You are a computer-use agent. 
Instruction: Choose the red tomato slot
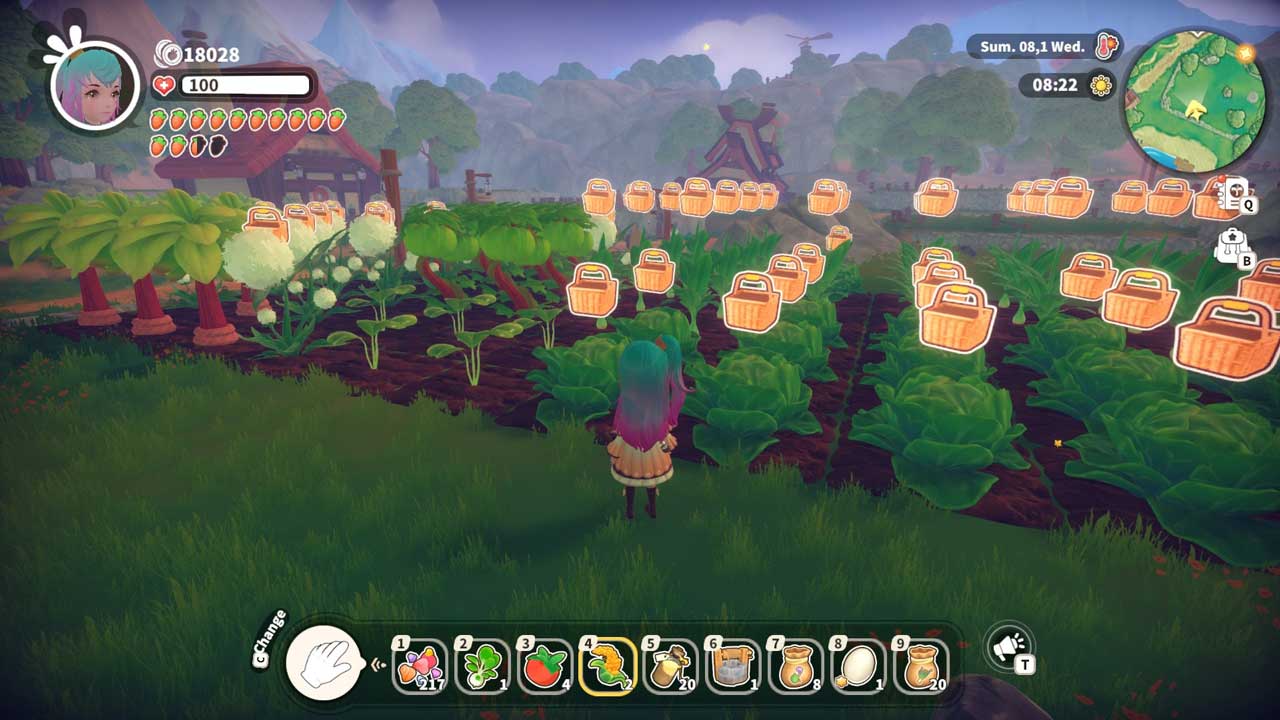click(x=545, y=667)
